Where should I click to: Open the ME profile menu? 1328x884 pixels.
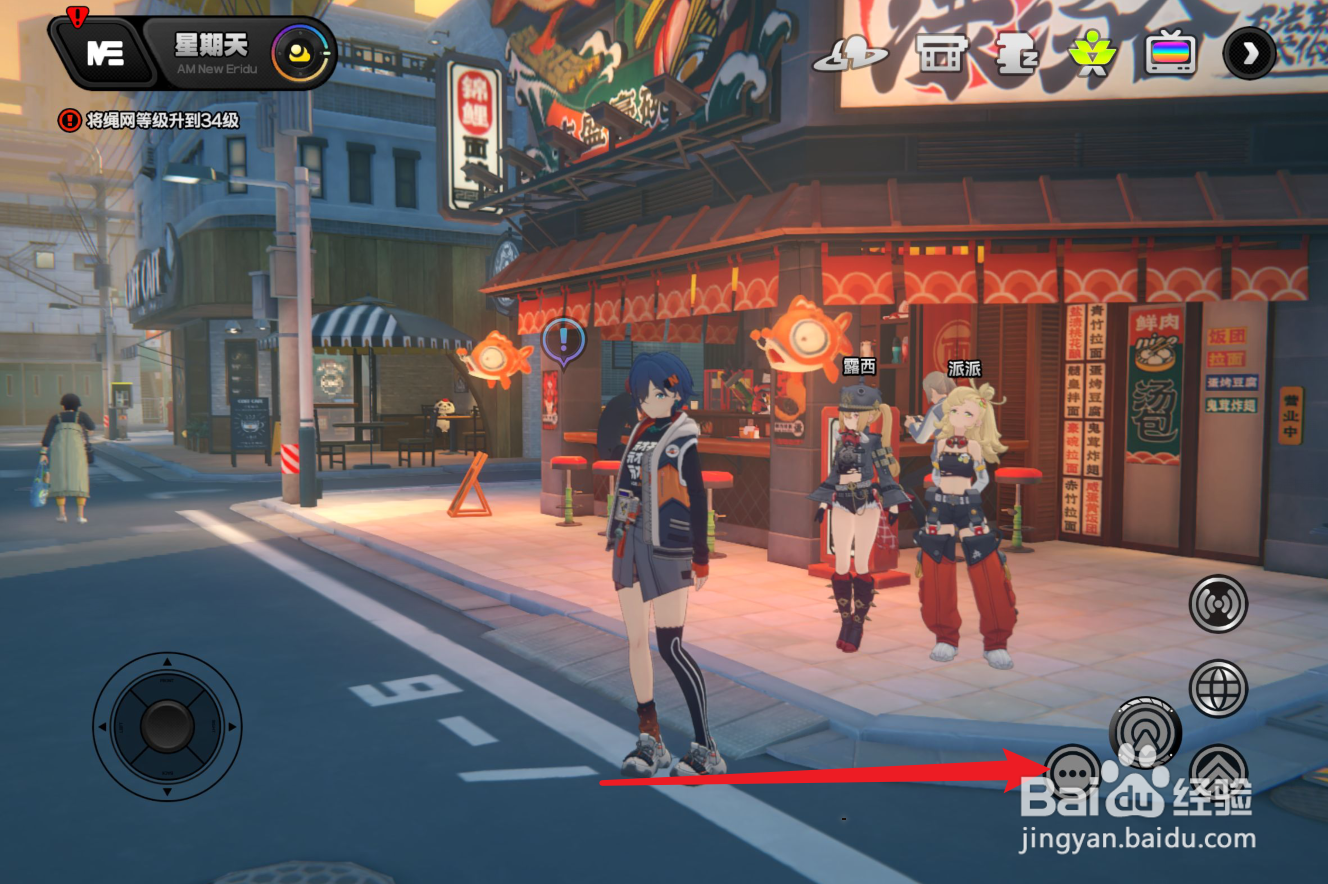pos(103,53)
